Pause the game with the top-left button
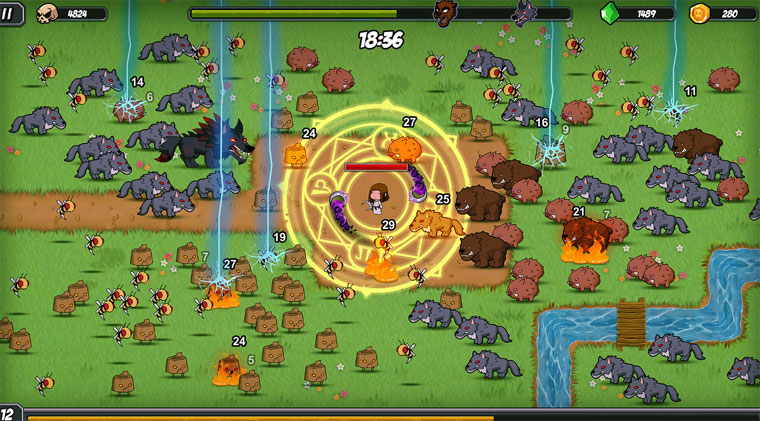Image resolution: width=760 pixels, height=421 pixels. [7, 11]
